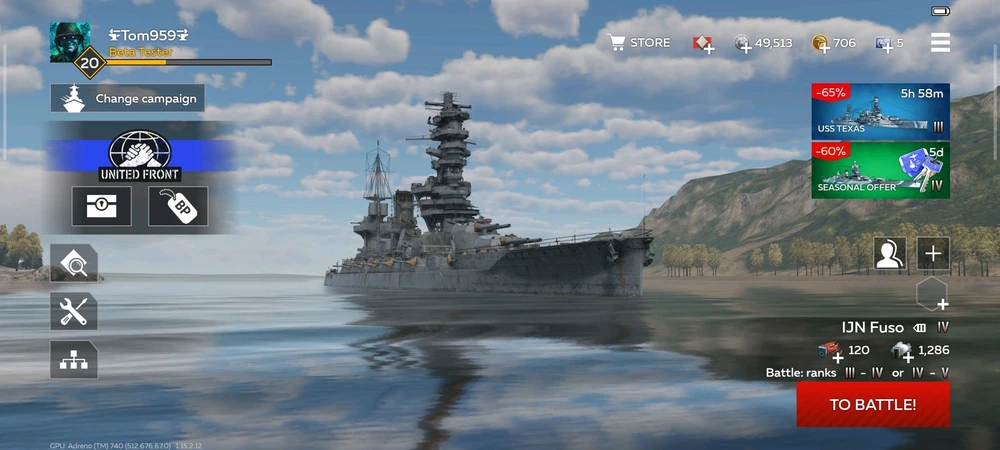View the Seasonal Offer -60% deal

pos(880,170)
